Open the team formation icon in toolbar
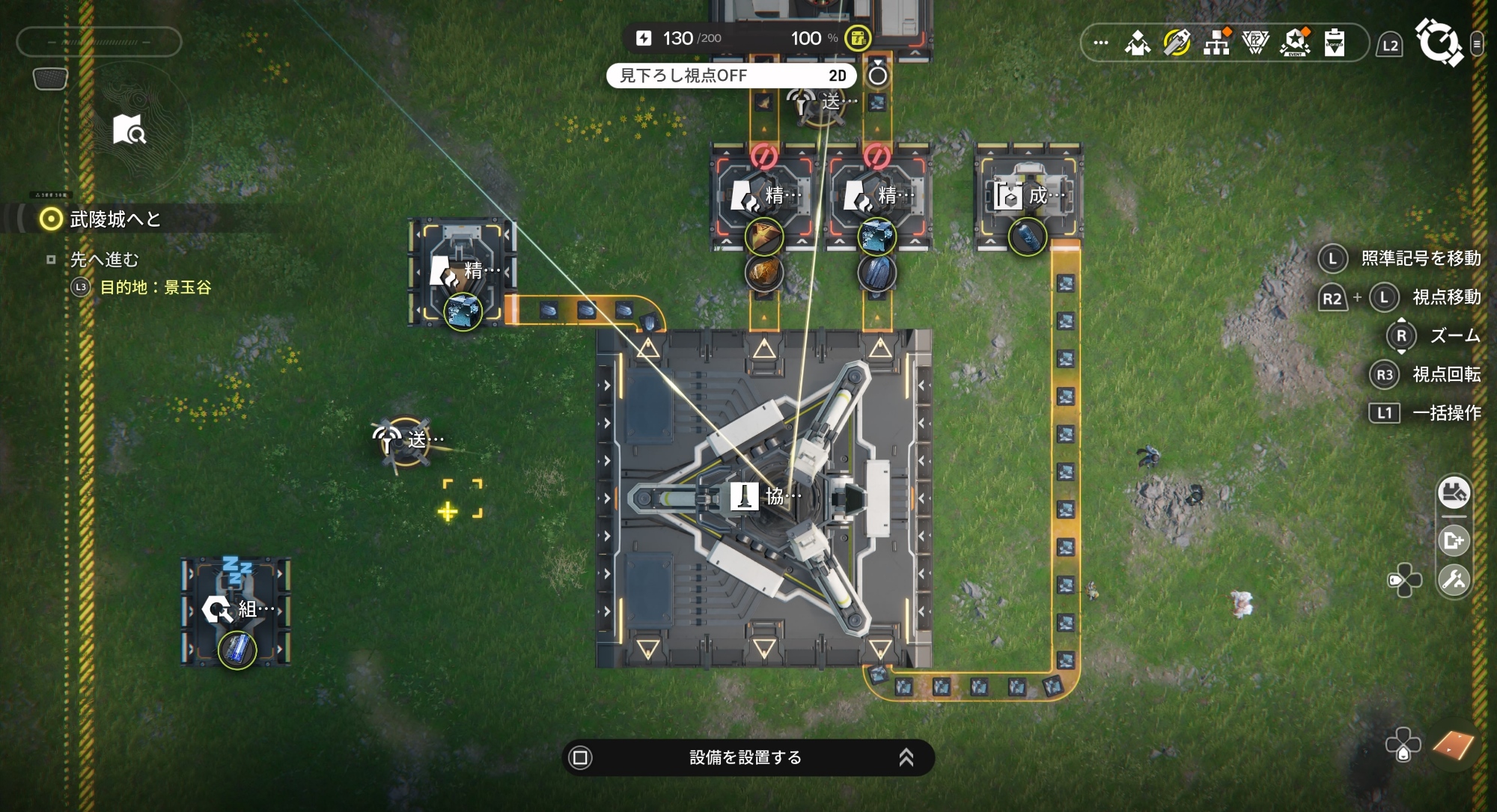 [x=1138, y=43]
